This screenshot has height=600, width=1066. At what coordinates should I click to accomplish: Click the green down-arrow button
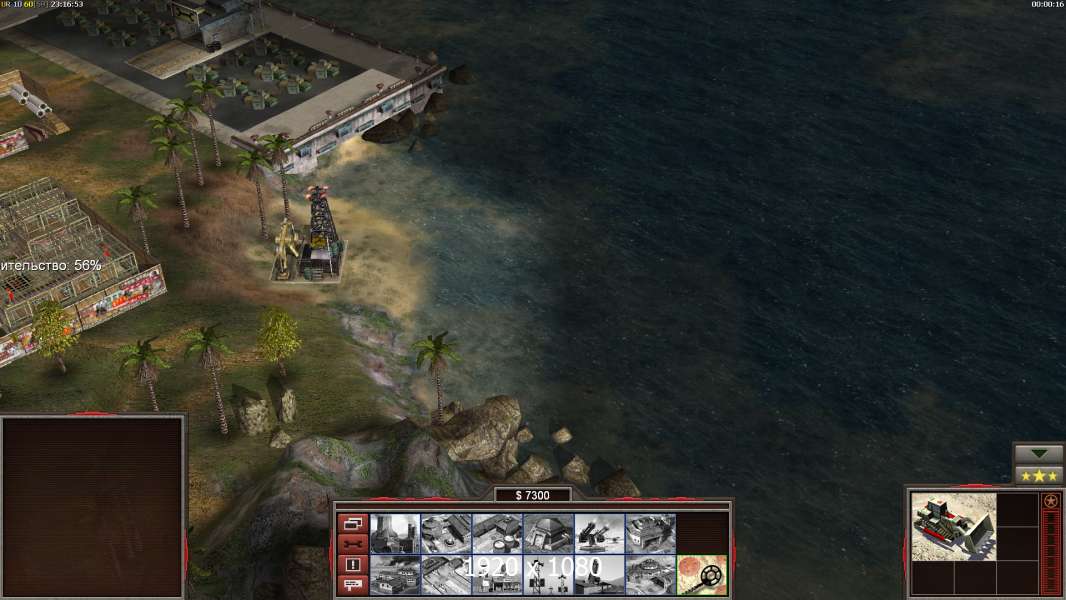pos(1039,454)
